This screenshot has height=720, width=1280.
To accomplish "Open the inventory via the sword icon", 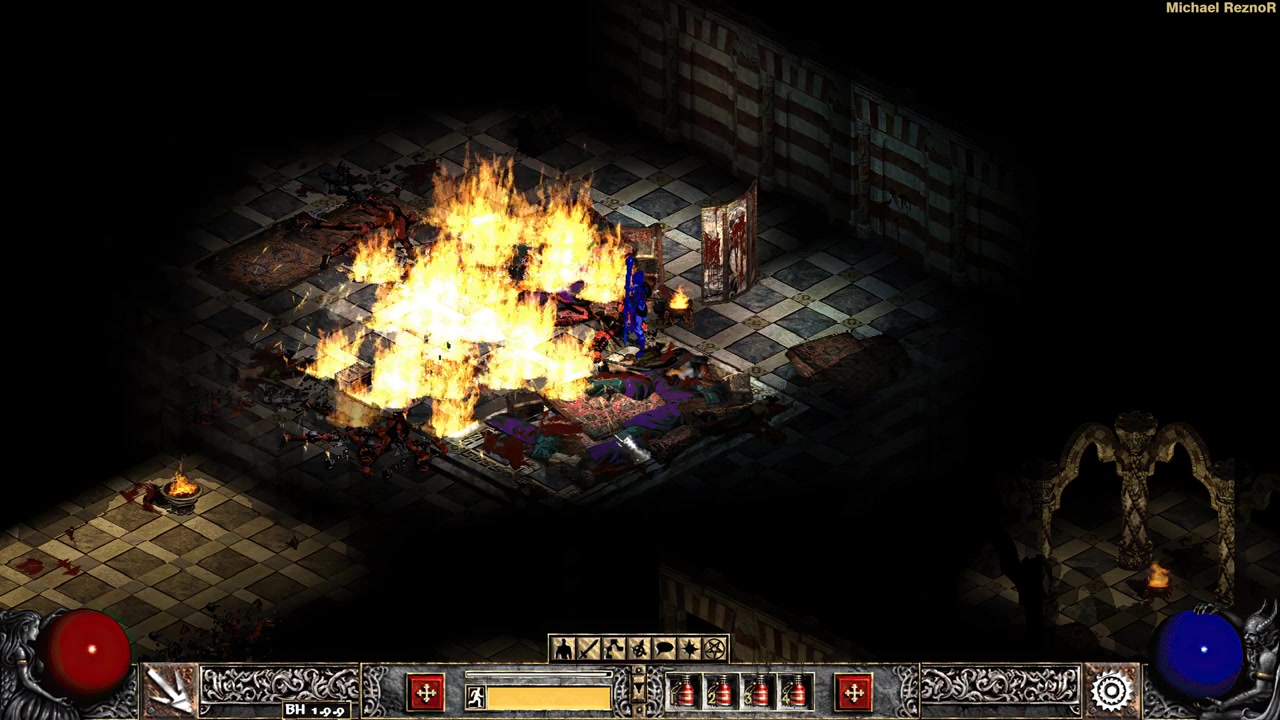I will click(588, 650).
